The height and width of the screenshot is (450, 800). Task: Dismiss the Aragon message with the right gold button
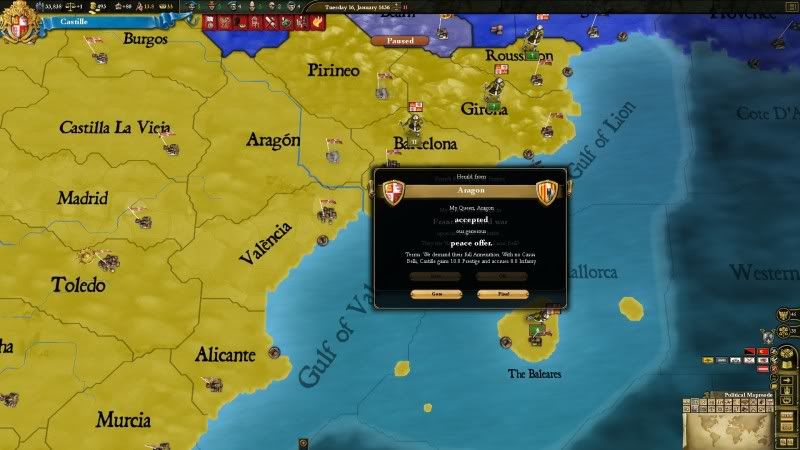click(502, 294)
